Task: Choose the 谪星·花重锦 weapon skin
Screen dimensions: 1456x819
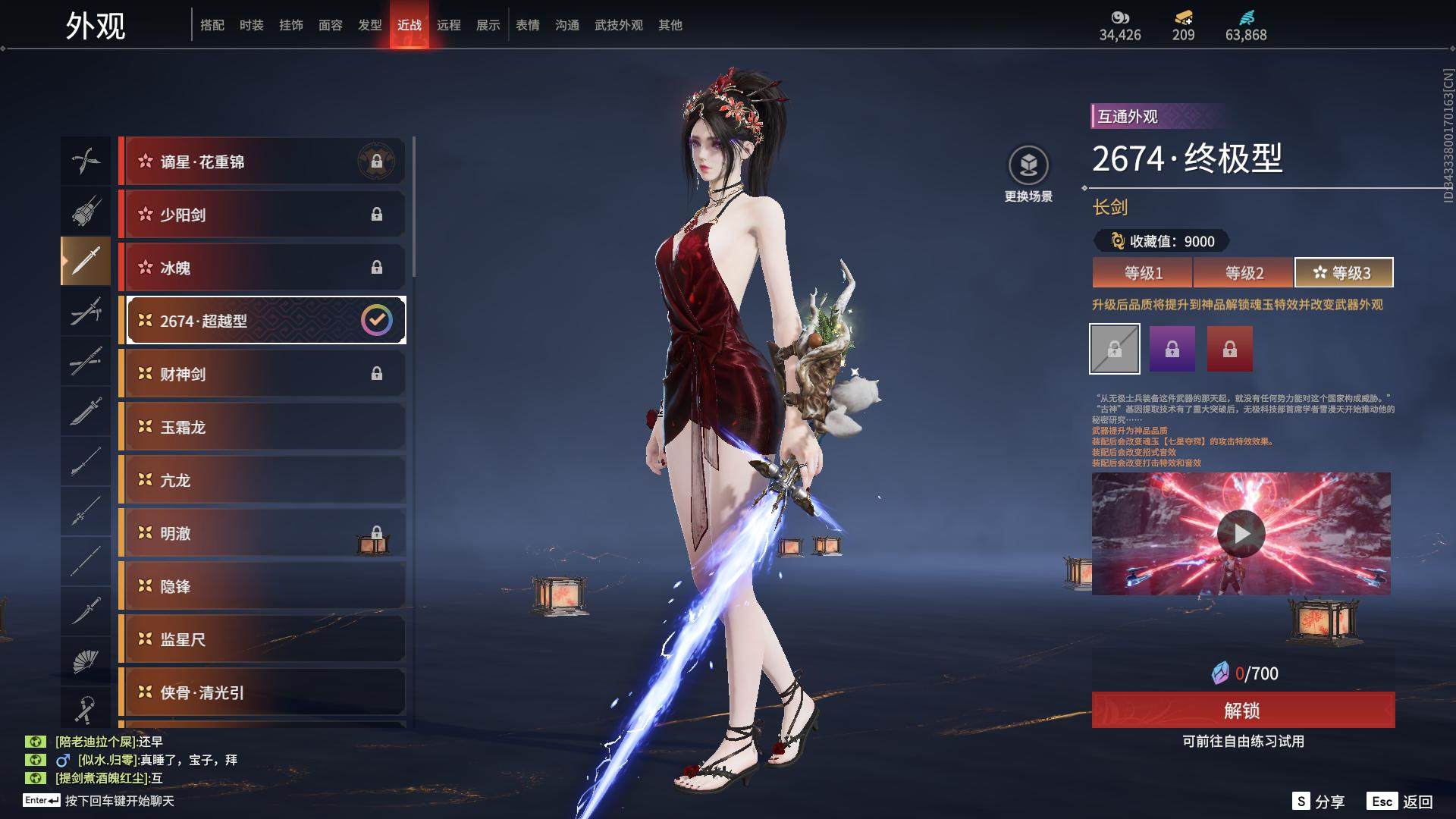Action: coord(262,162)
